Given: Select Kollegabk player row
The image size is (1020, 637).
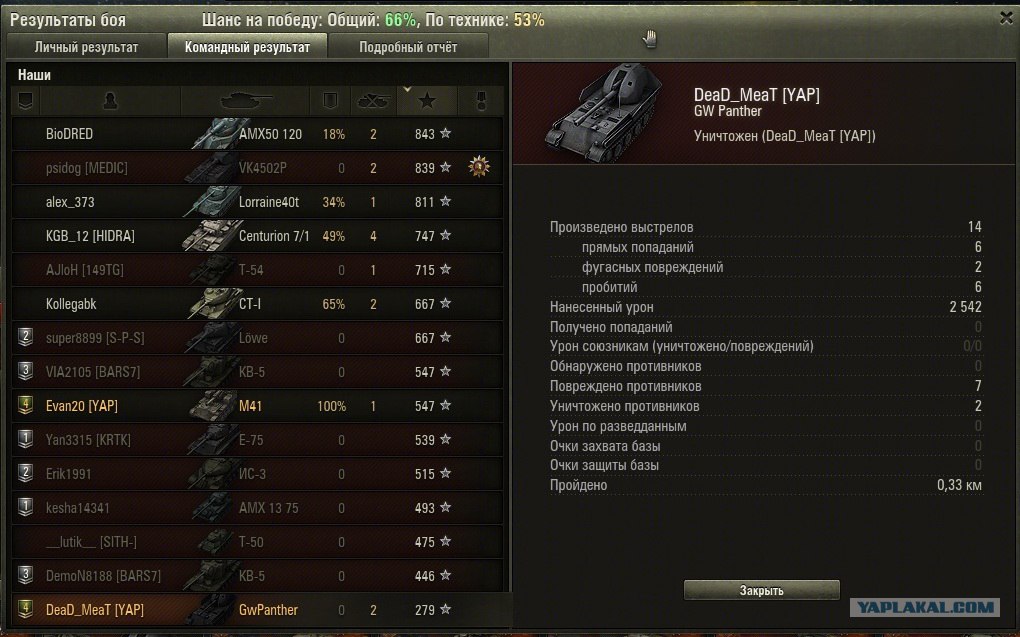Looking at the screenshot, I should 258,304.
